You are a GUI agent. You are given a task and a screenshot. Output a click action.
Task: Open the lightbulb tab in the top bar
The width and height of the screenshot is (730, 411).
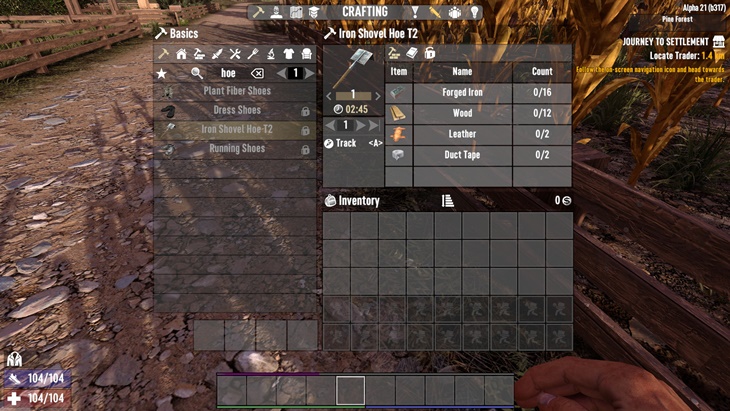(x=475, y=12)
